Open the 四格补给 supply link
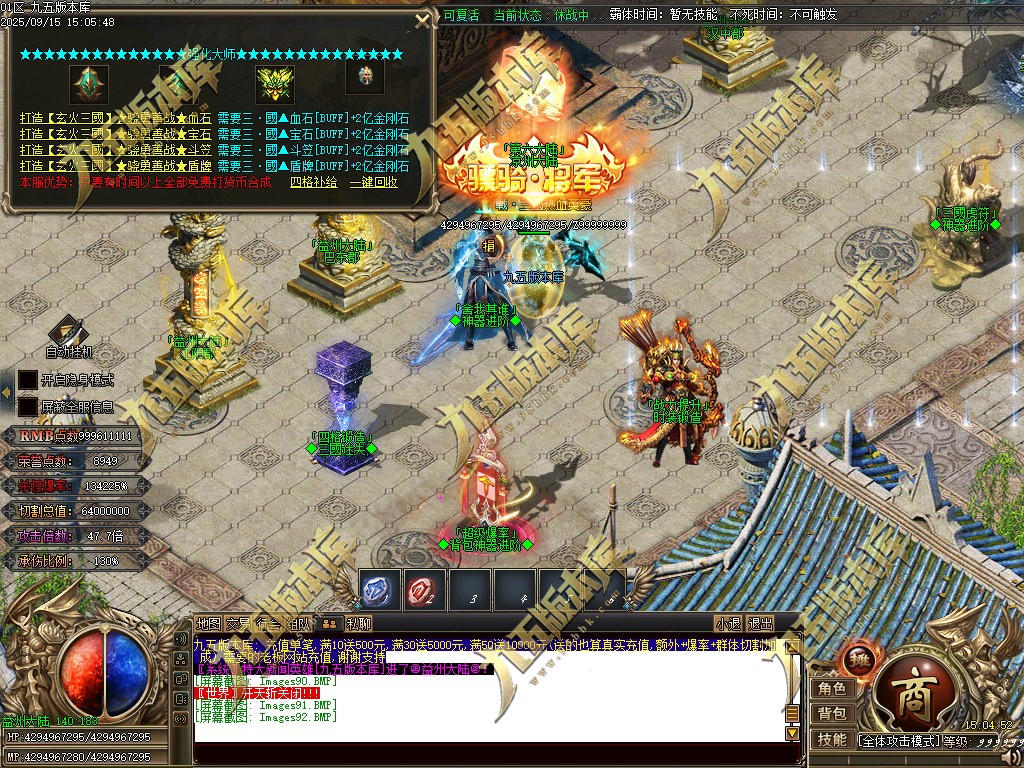Viewport: 1024px width, 768px height. [312, 182]
